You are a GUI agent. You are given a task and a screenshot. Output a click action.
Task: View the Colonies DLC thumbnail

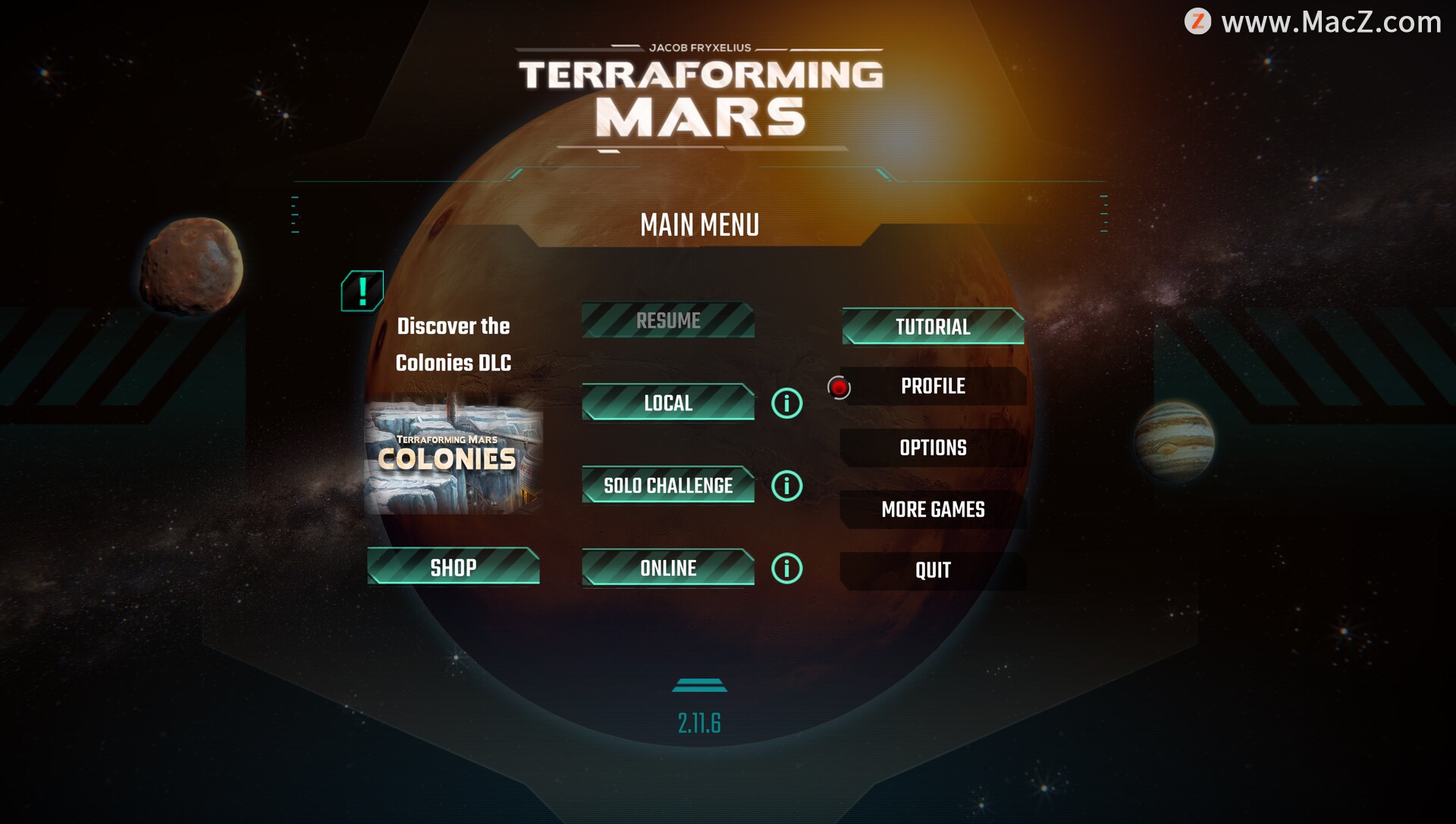point(453,458)
